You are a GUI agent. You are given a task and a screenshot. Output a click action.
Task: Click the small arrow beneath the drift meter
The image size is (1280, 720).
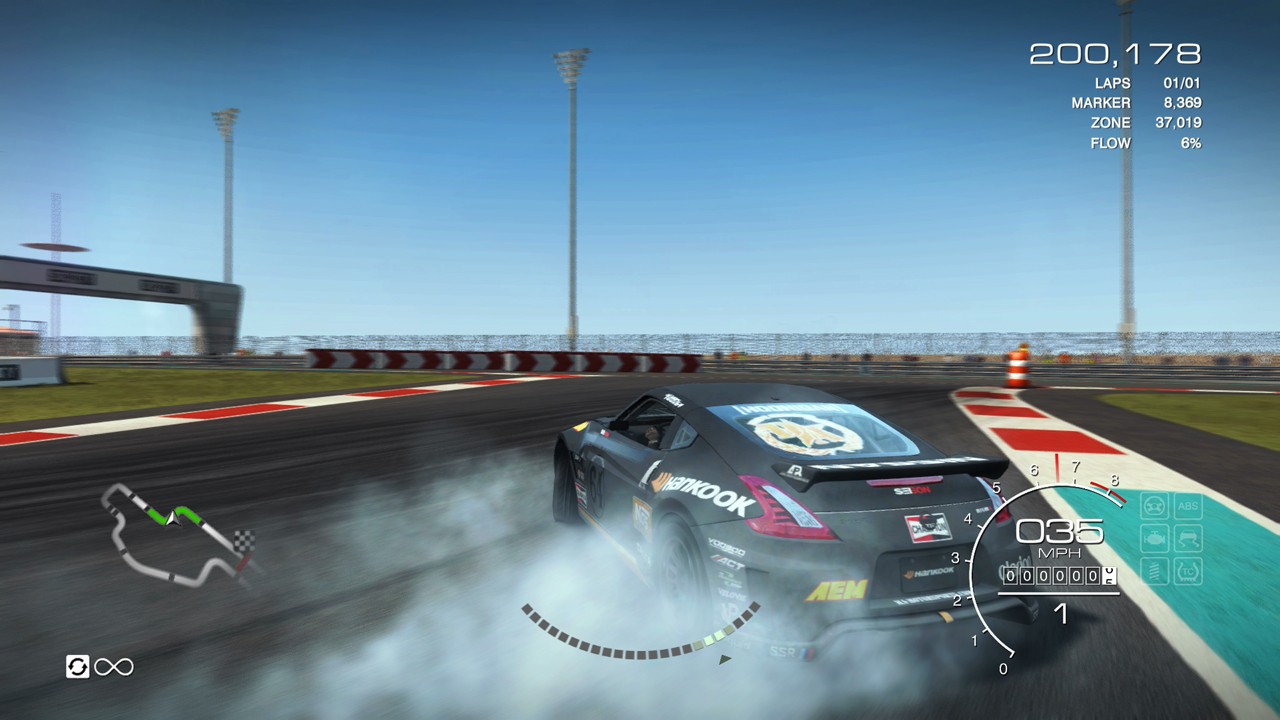click(x=723, y=658)
